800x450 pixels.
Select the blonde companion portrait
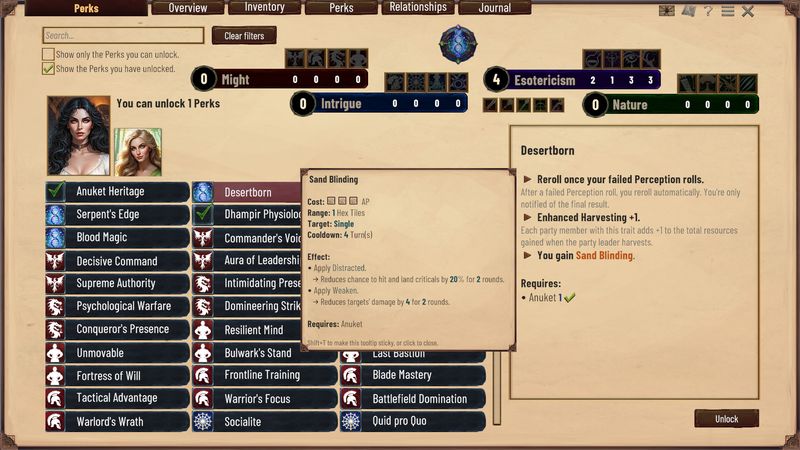click(x=138, y=152)
